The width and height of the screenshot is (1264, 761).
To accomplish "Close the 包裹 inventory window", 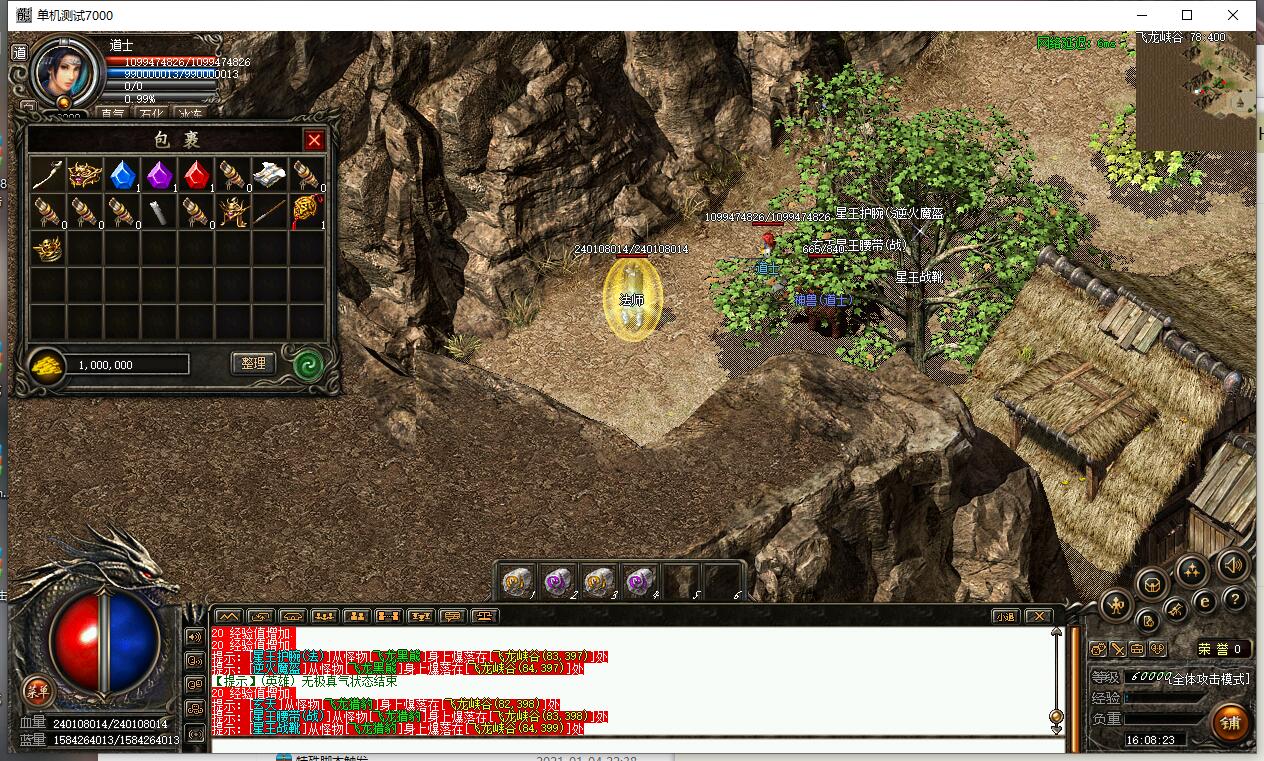I will pos(314,140).
